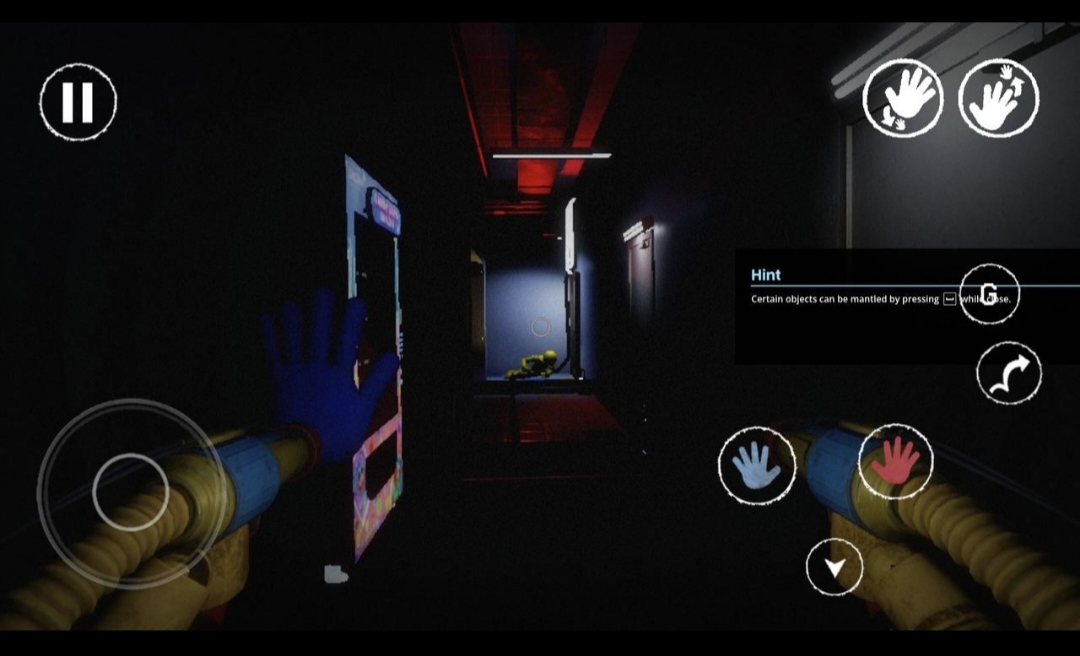Tap the hand icon with upward arrow
The height and width of the screenshot is (656, 1080).
[998, 98]
